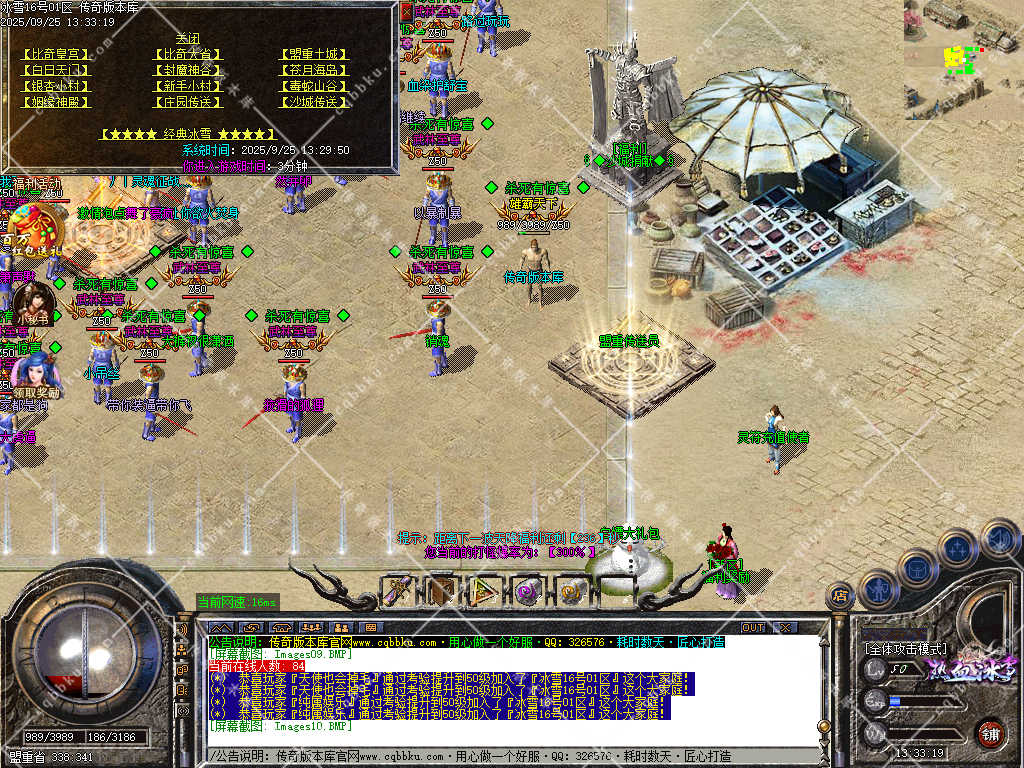The image size is (1024, 768).
Task: Travel to 新手小村
Action: click(x=187, y=86)
